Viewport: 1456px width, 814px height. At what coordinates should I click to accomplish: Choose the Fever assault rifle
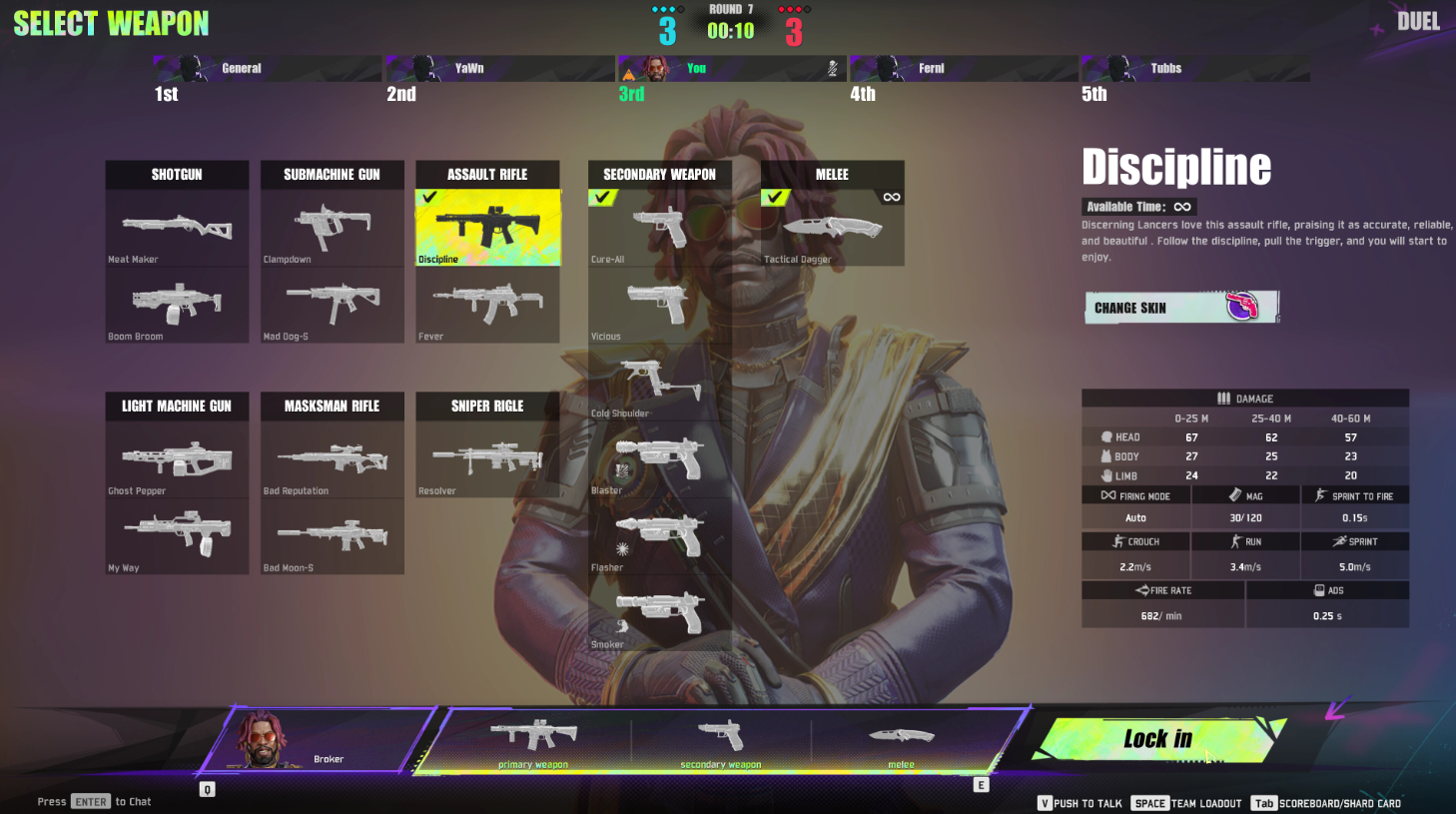487,305
